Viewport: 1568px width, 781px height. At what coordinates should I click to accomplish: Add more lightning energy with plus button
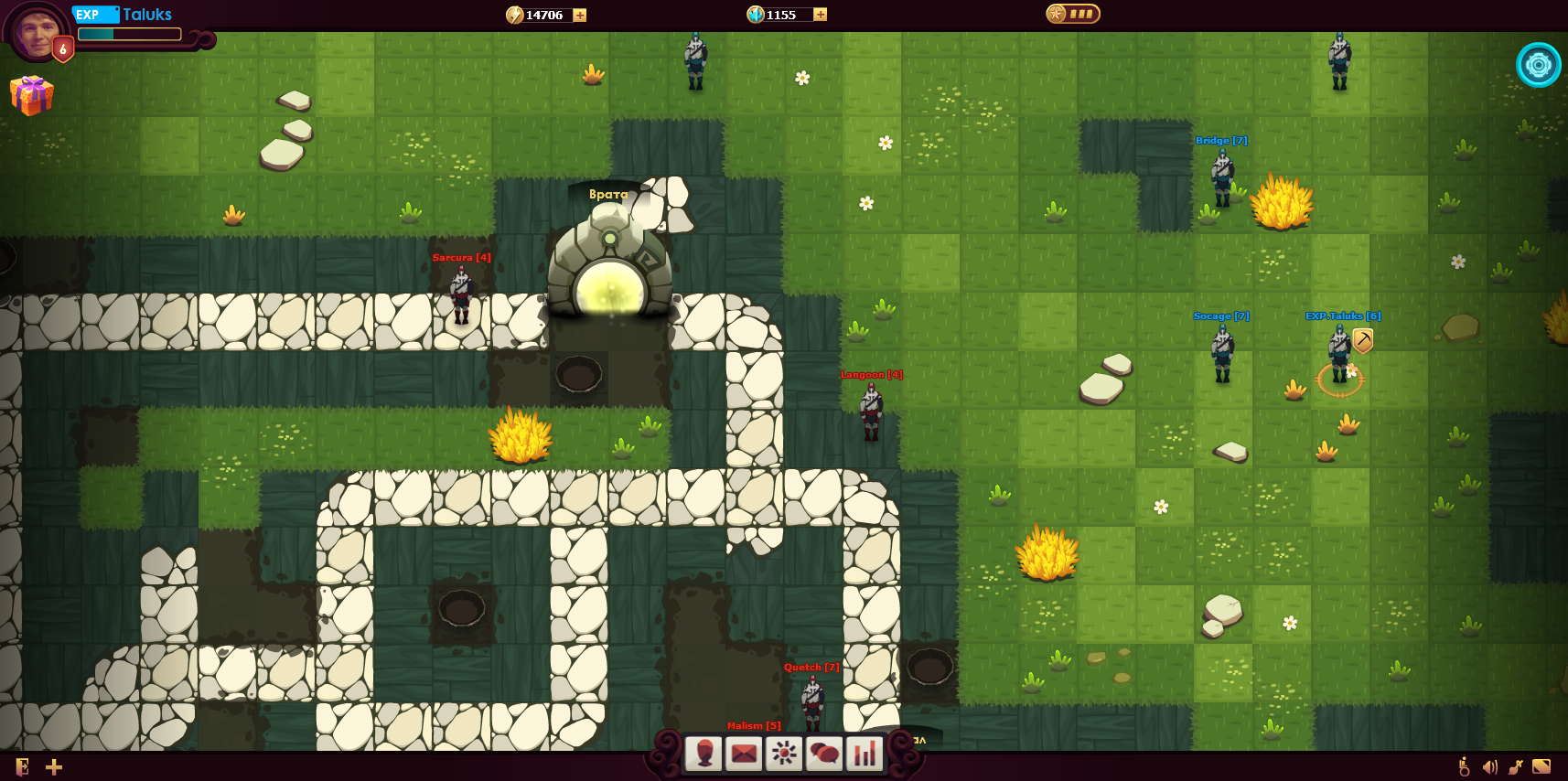click(580, 15)
